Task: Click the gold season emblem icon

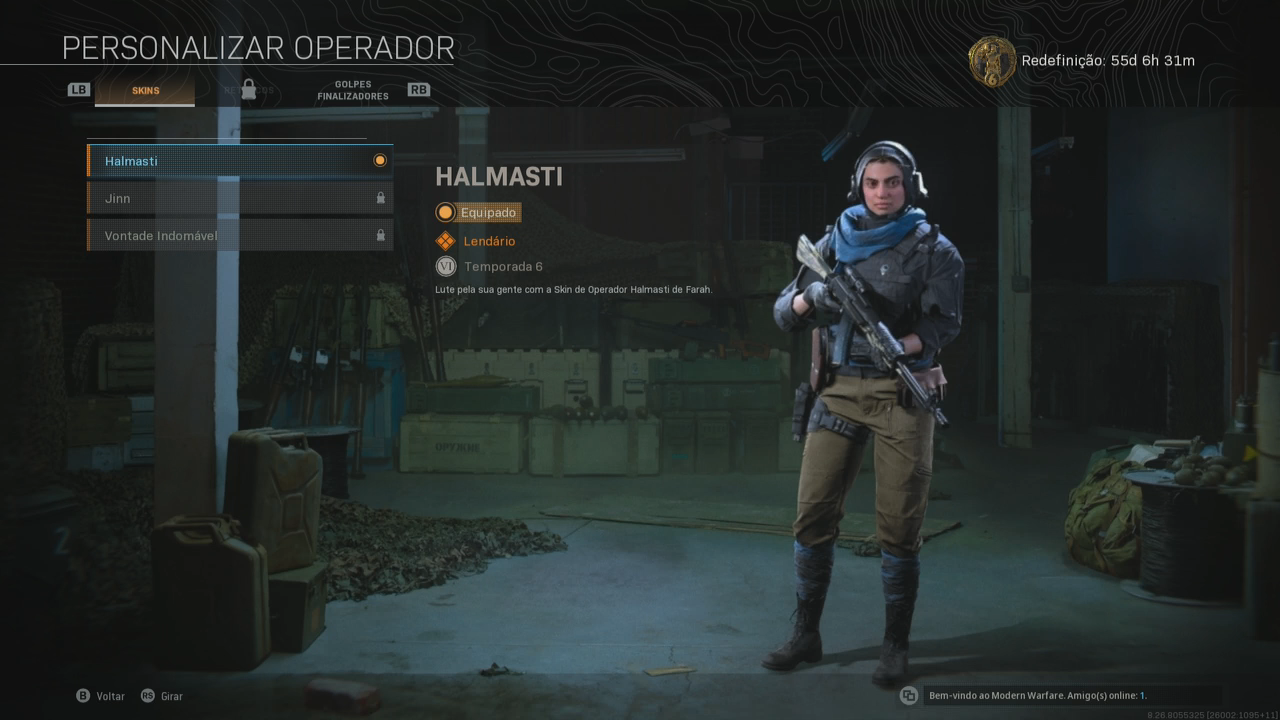Action: [x=992, y=61]
